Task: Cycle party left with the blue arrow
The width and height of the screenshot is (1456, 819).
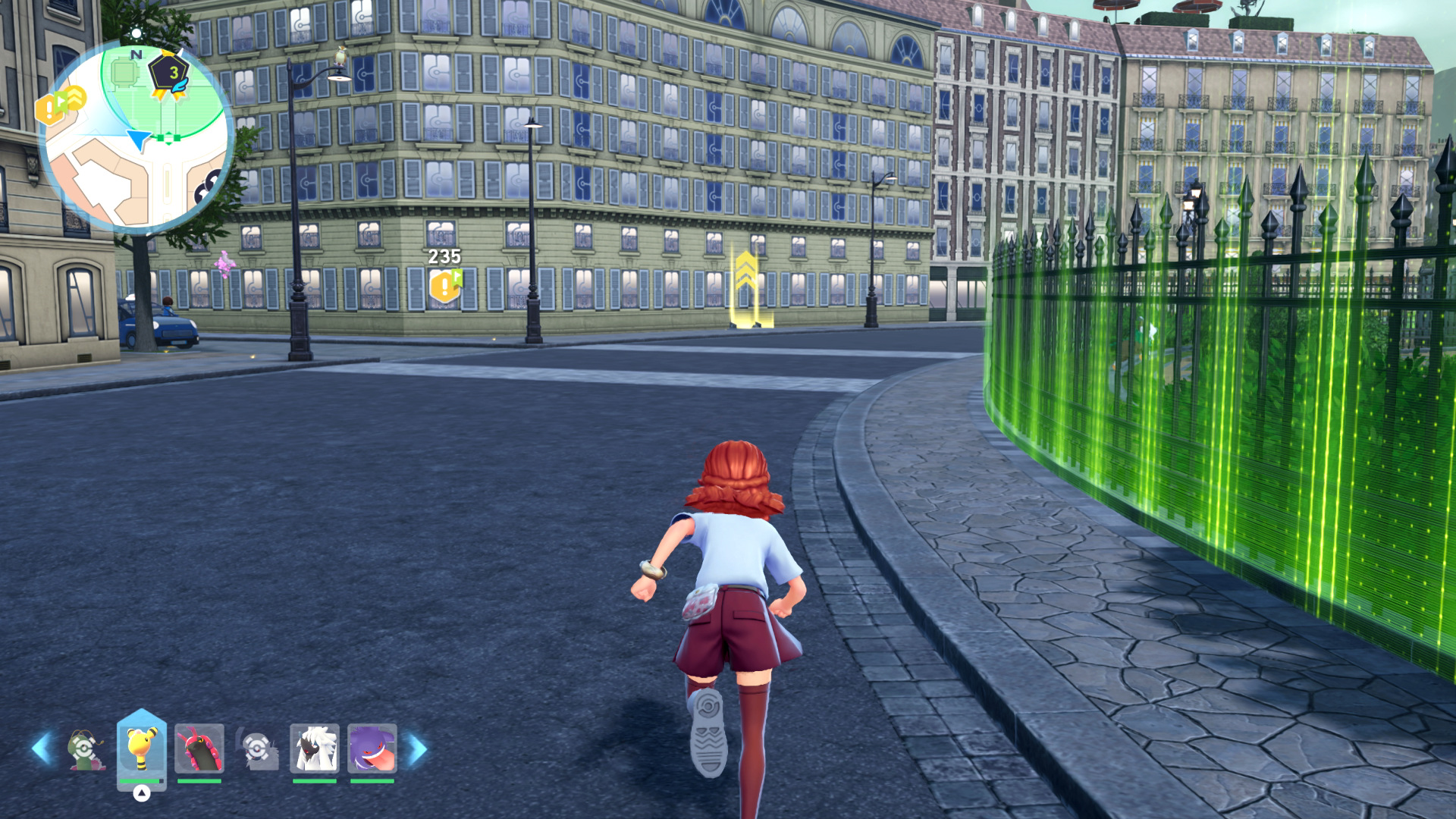Action: point(41,748)
